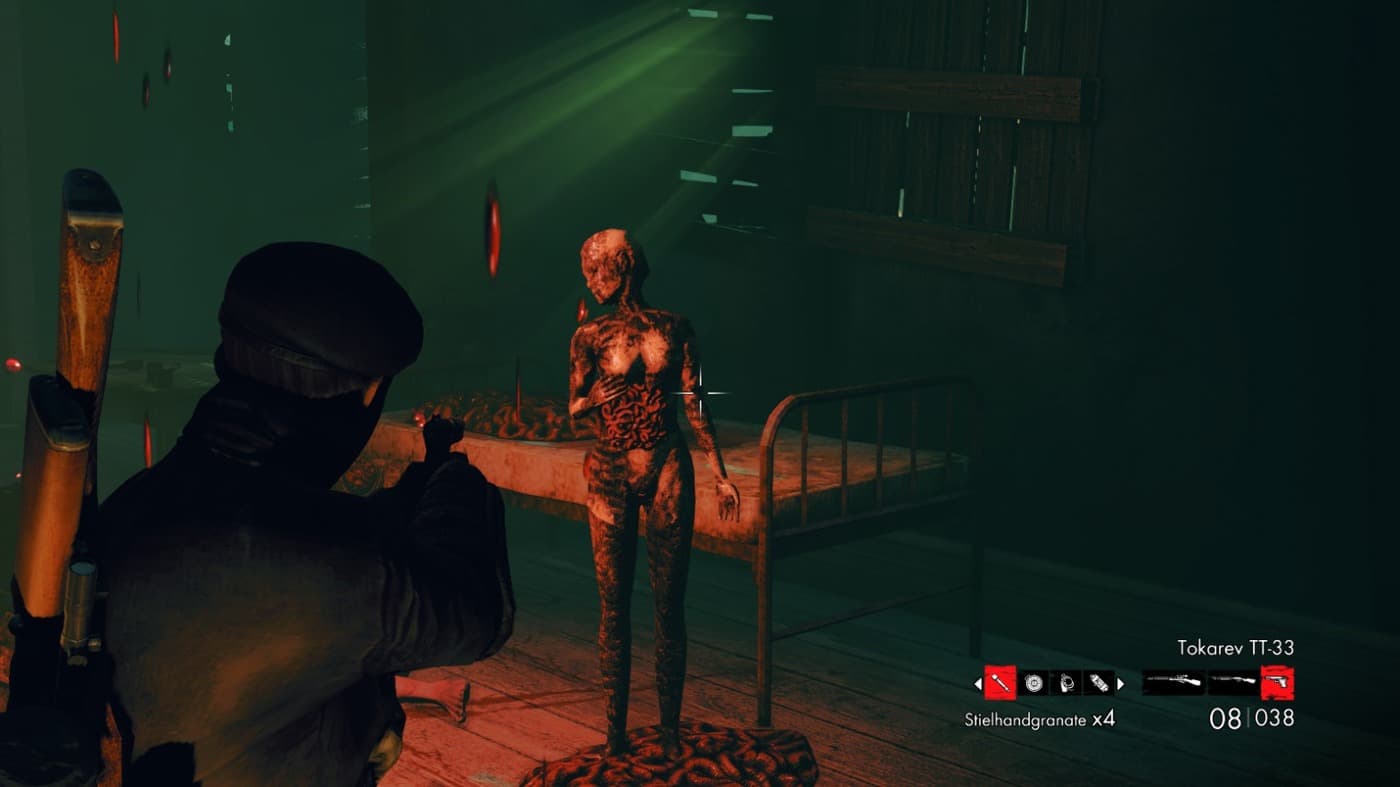Select the Stielhandgranate grenade icon

[x=1000, y=683]
